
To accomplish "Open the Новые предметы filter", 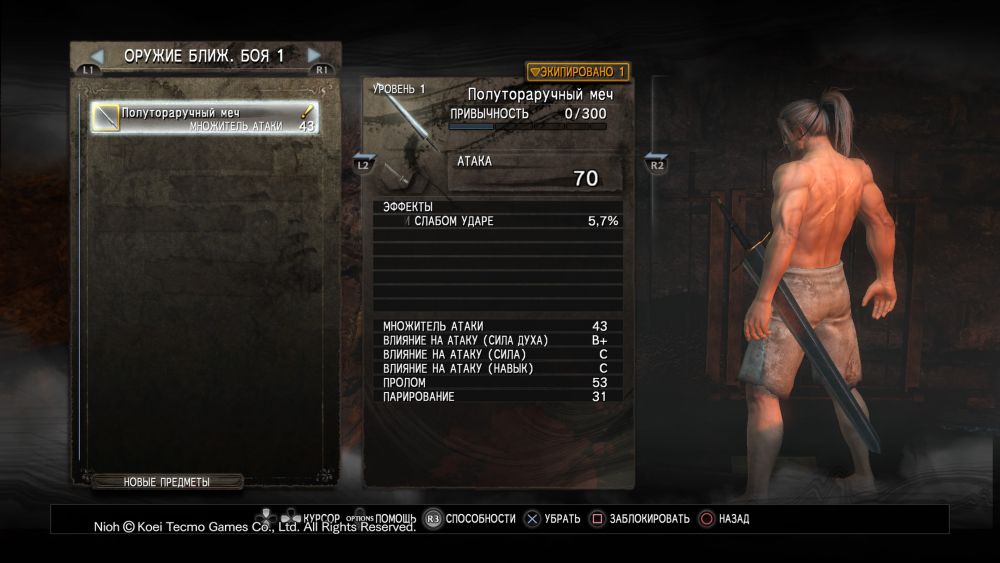I will click(167, 482).
